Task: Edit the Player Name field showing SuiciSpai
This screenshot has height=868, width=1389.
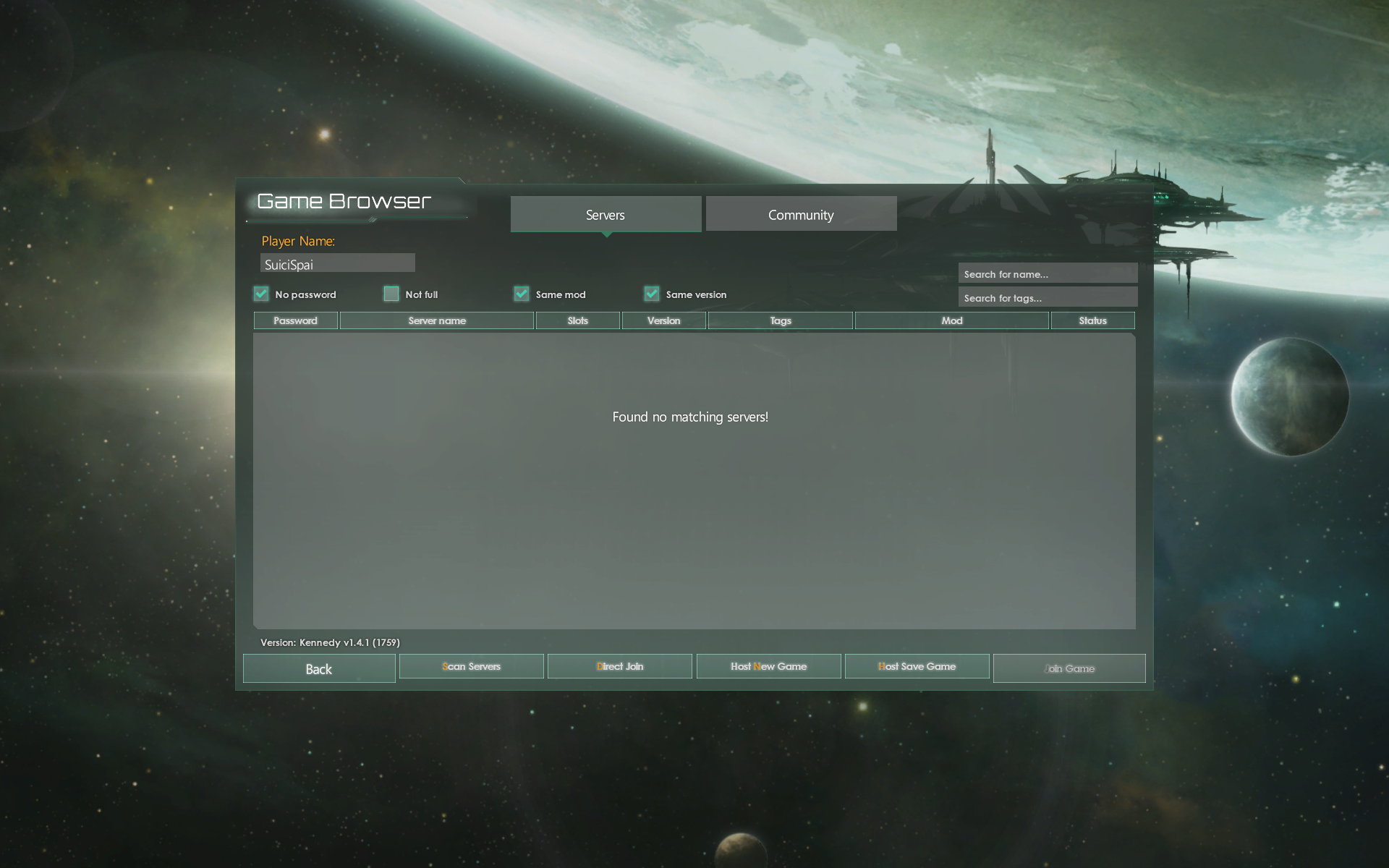Action: coord(337,263)
